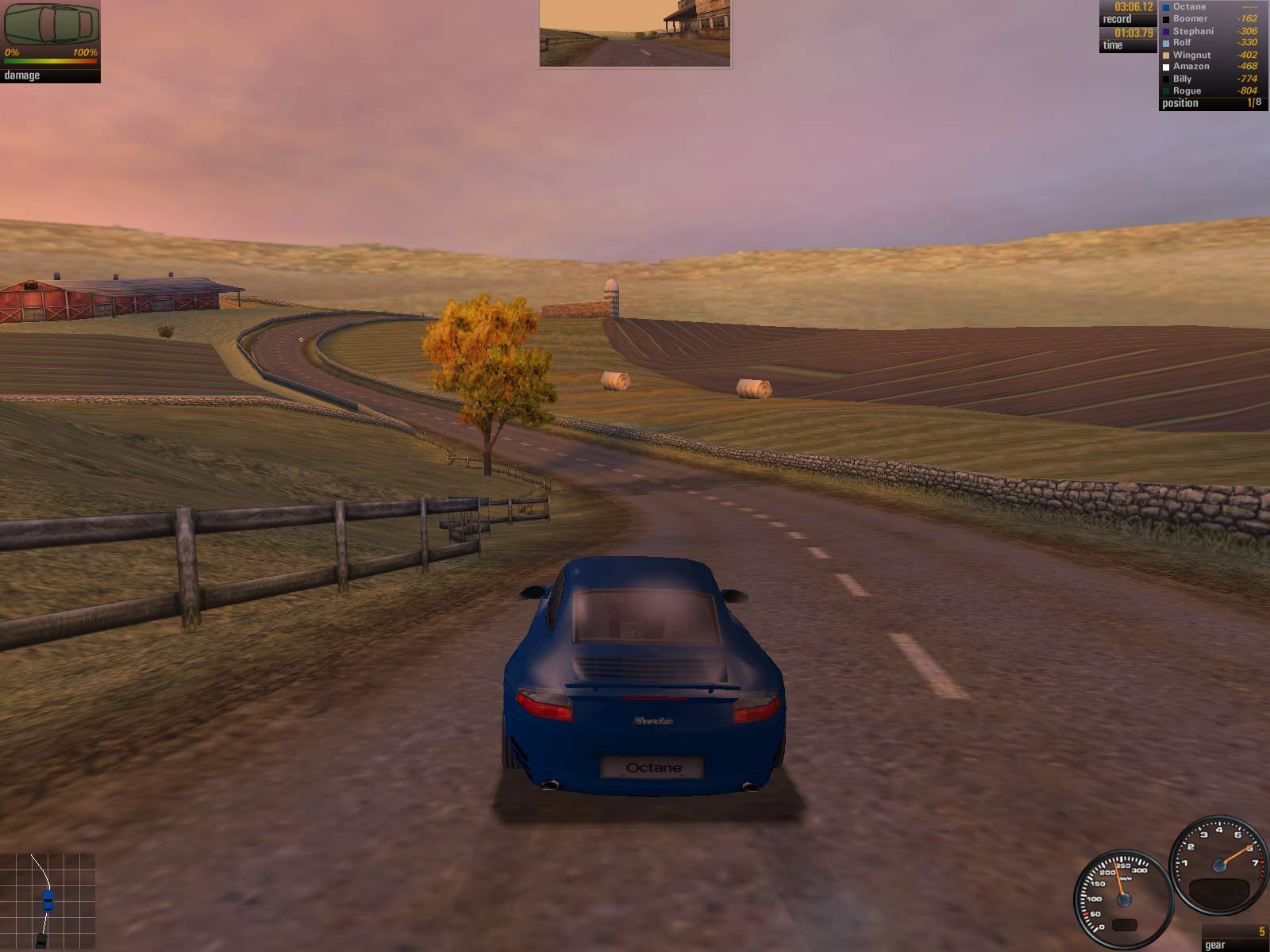Select the rear-view mirror display
The height and width of the screenshot is (952, 1270).
coord(634,33)
